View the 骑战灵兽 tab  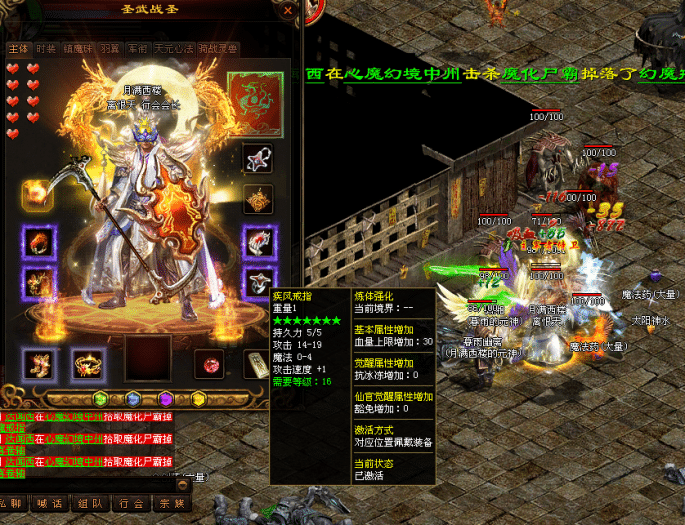(217, 48)
